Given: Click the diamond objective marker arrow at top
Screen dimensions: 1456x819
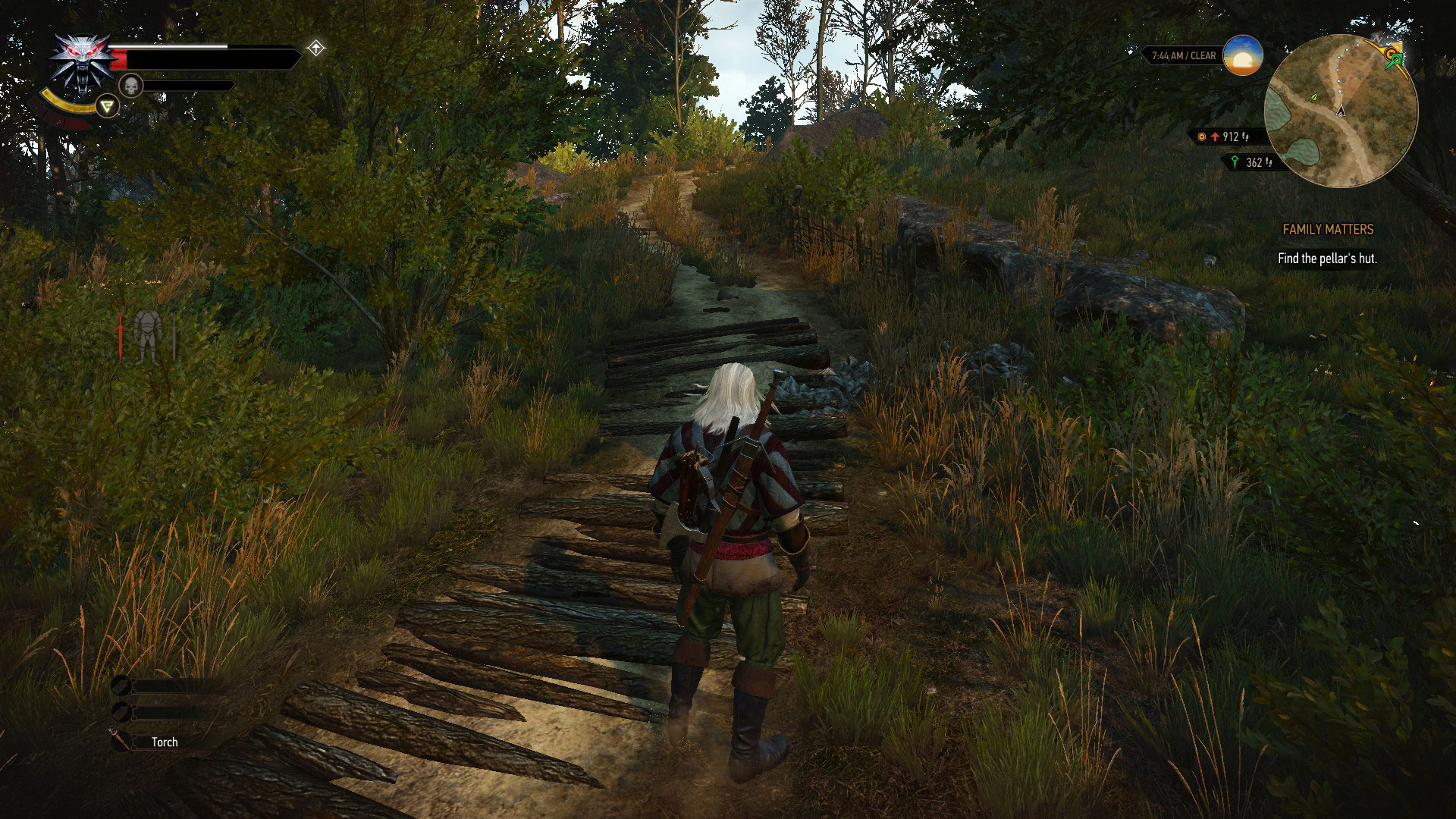Looking at the screenshot, I should (x=317, y=47).
